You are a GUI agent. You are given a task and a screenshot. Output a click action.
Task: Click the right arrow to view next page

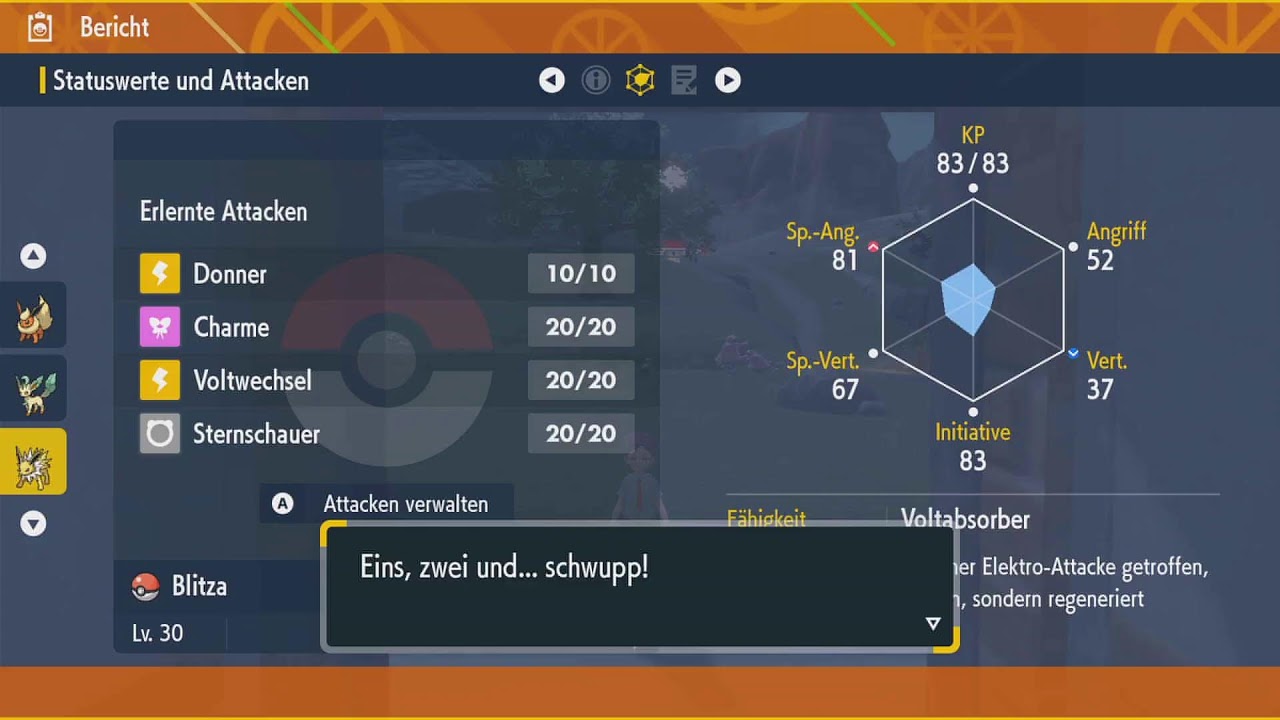[728, 80]
